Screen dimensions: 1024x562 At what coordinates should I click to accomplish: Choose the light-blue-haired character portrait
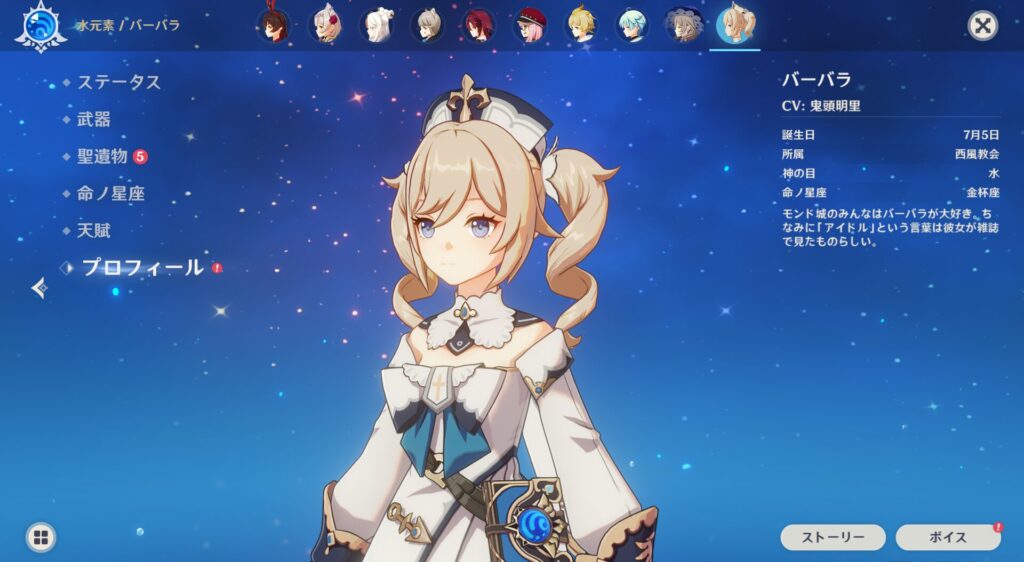632,25
